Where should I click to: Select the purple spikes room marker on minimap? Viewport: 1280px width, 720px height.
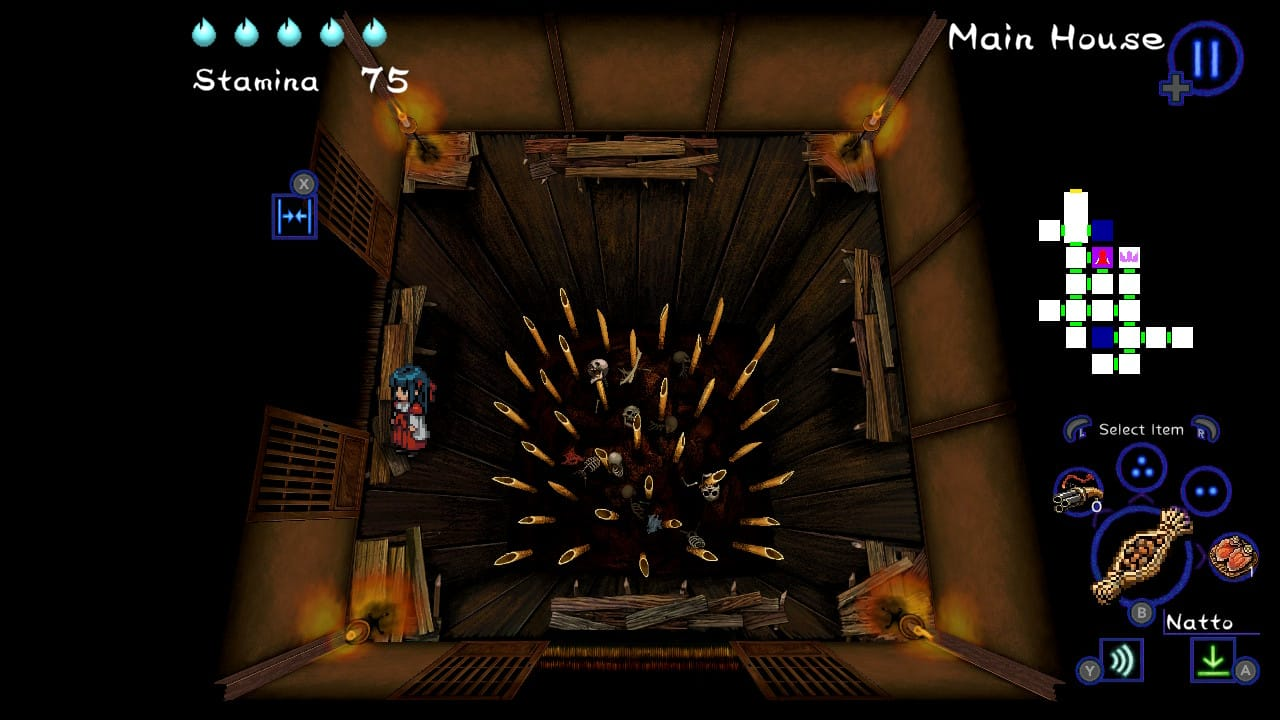(1129, 257)
